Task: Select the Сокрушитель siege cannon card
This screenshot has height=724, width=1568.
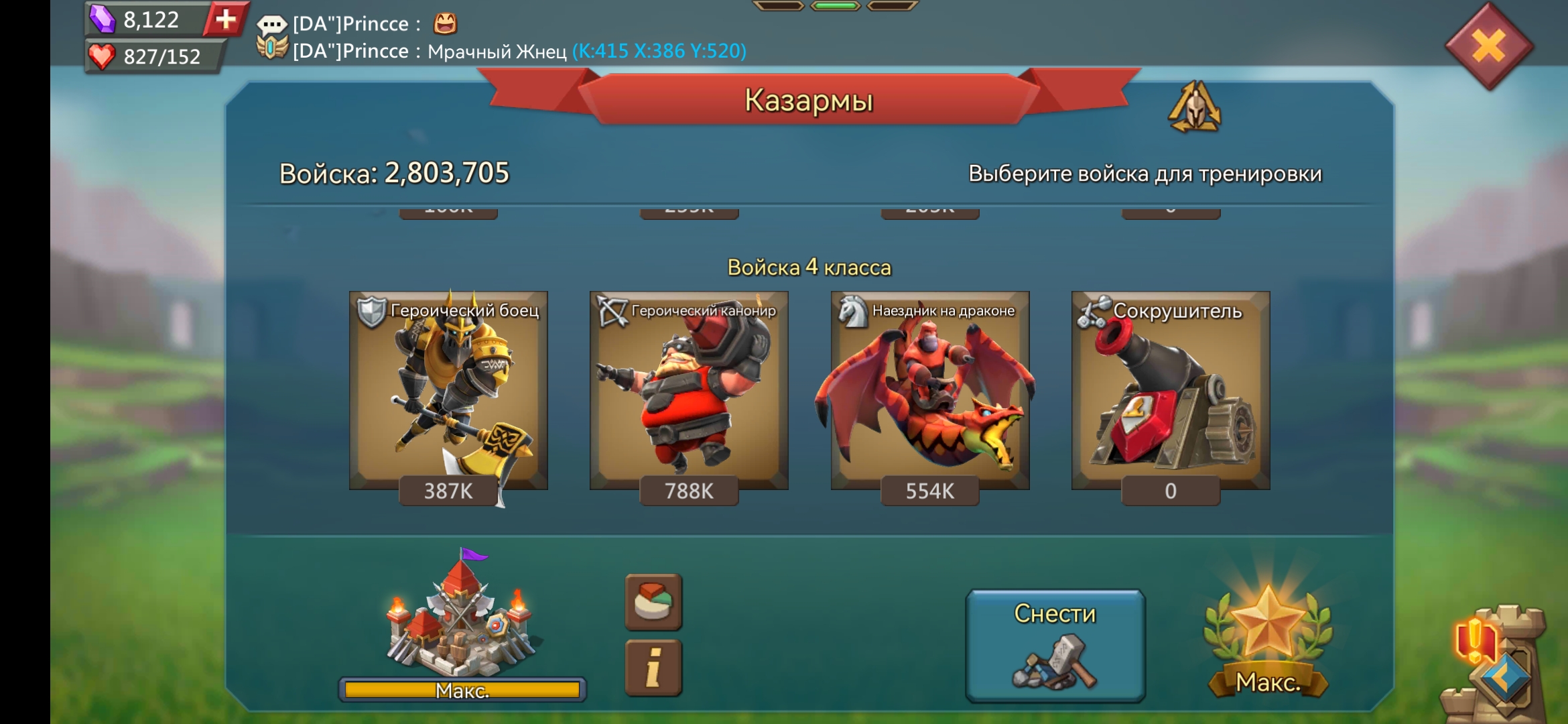Action: pyautogui.click(x=1170, y=391)
